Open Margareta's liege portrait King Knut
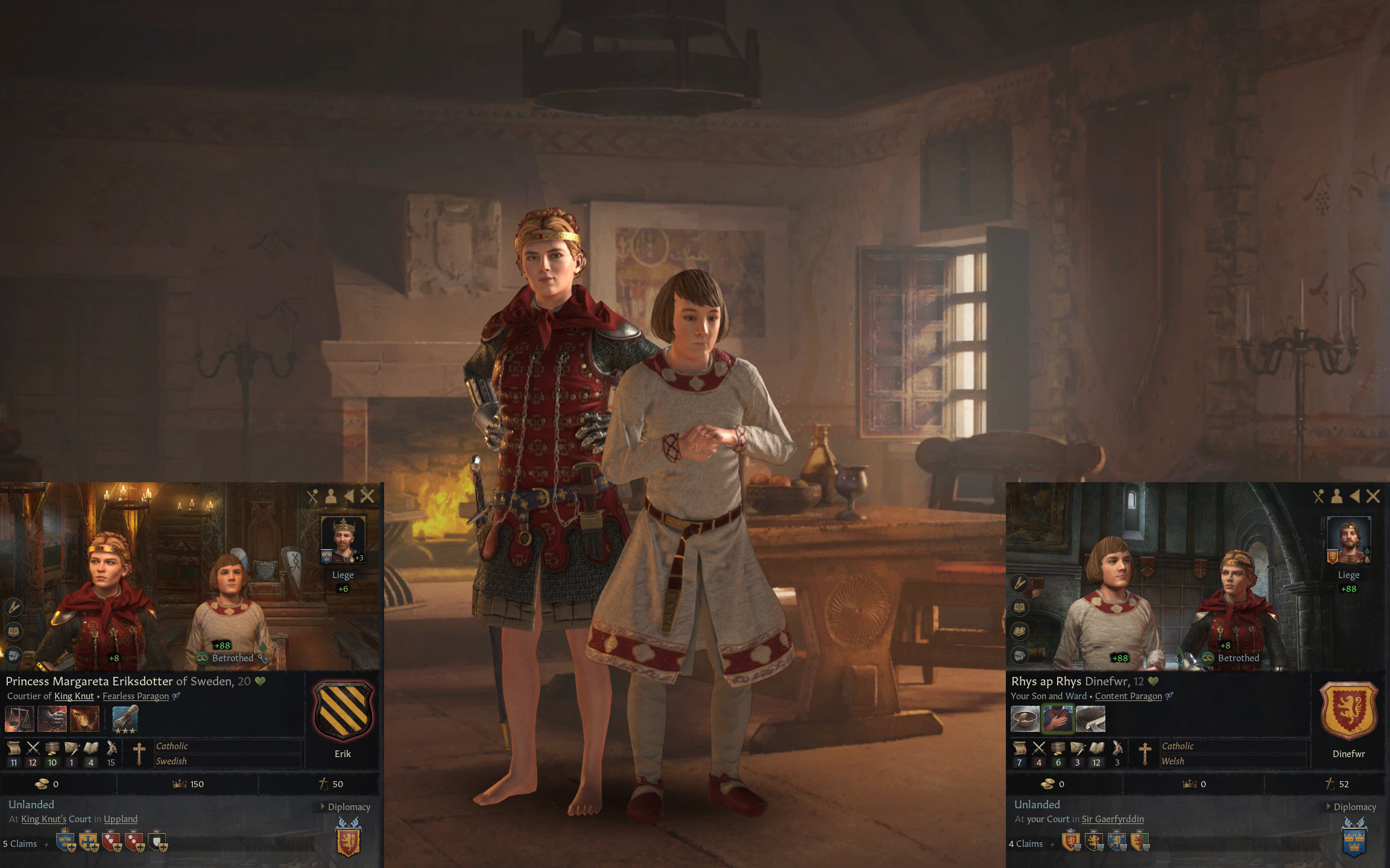The width and height of the screenshot is (1390, 868). click(x=343, y=539)
